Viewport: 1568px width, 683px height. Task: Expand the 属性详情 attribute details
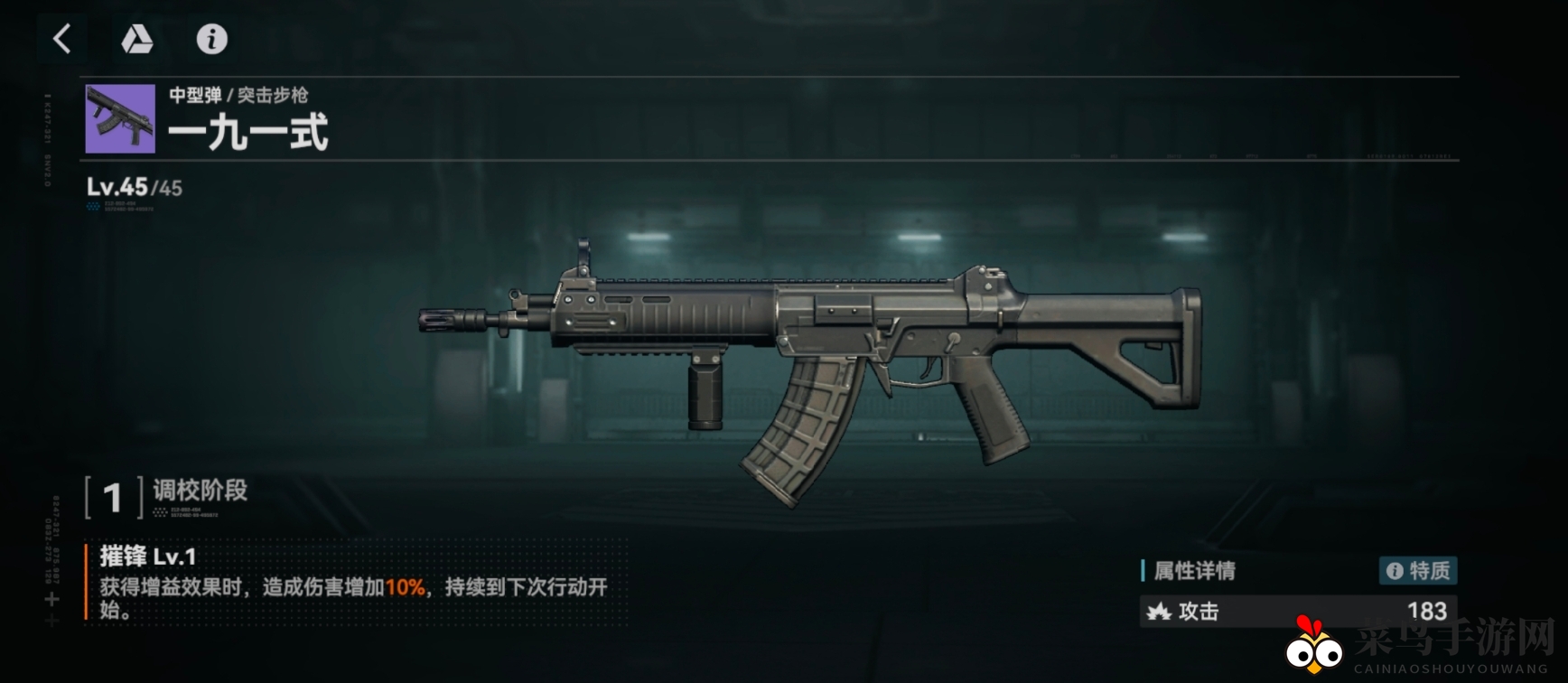point(1194,571)
